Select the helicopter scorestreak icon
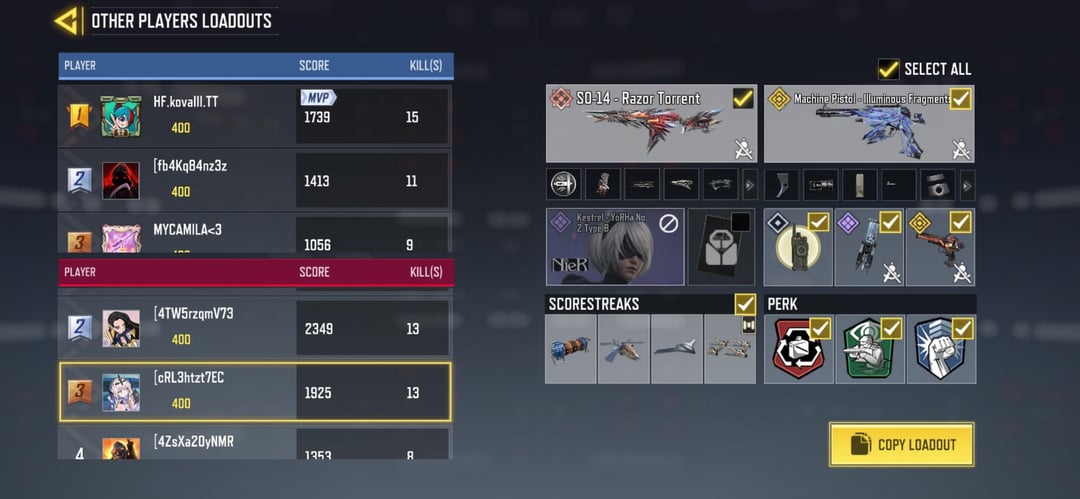Image resolution: width=1080 pixels, height=499 pixels. point(624,348)
